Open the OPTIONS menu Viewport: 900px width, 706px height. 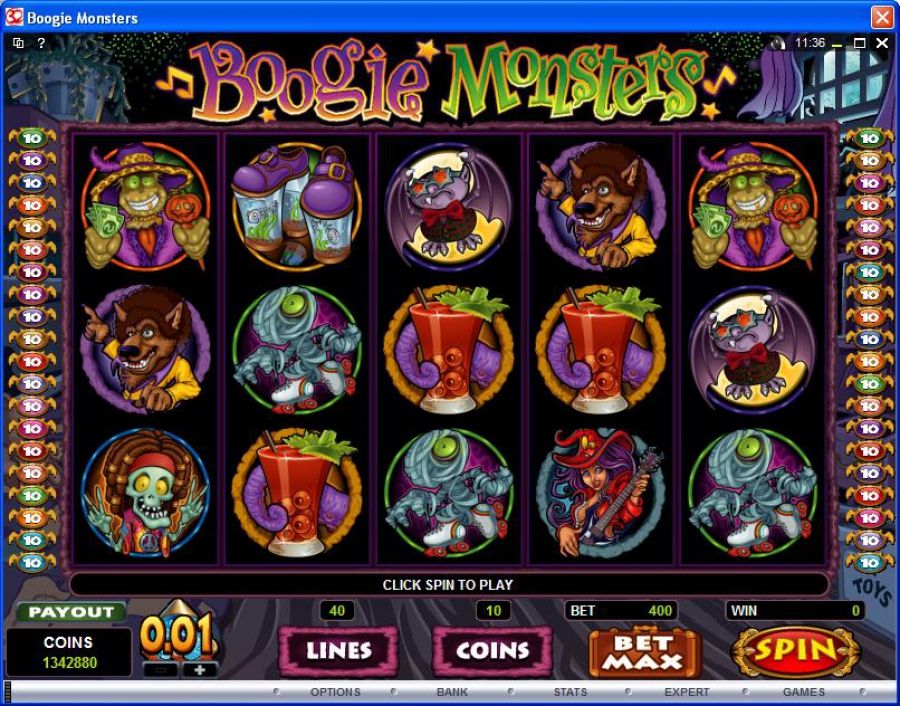click(335, 692)
